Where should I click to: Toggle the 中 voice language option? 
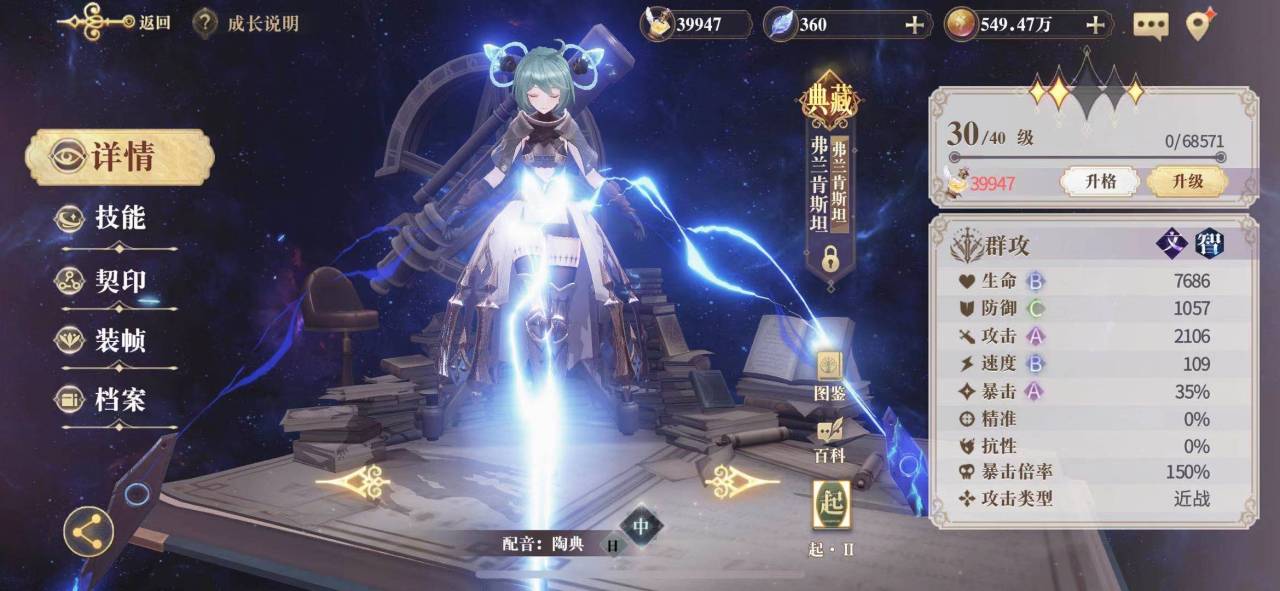(x=641, y=525)
